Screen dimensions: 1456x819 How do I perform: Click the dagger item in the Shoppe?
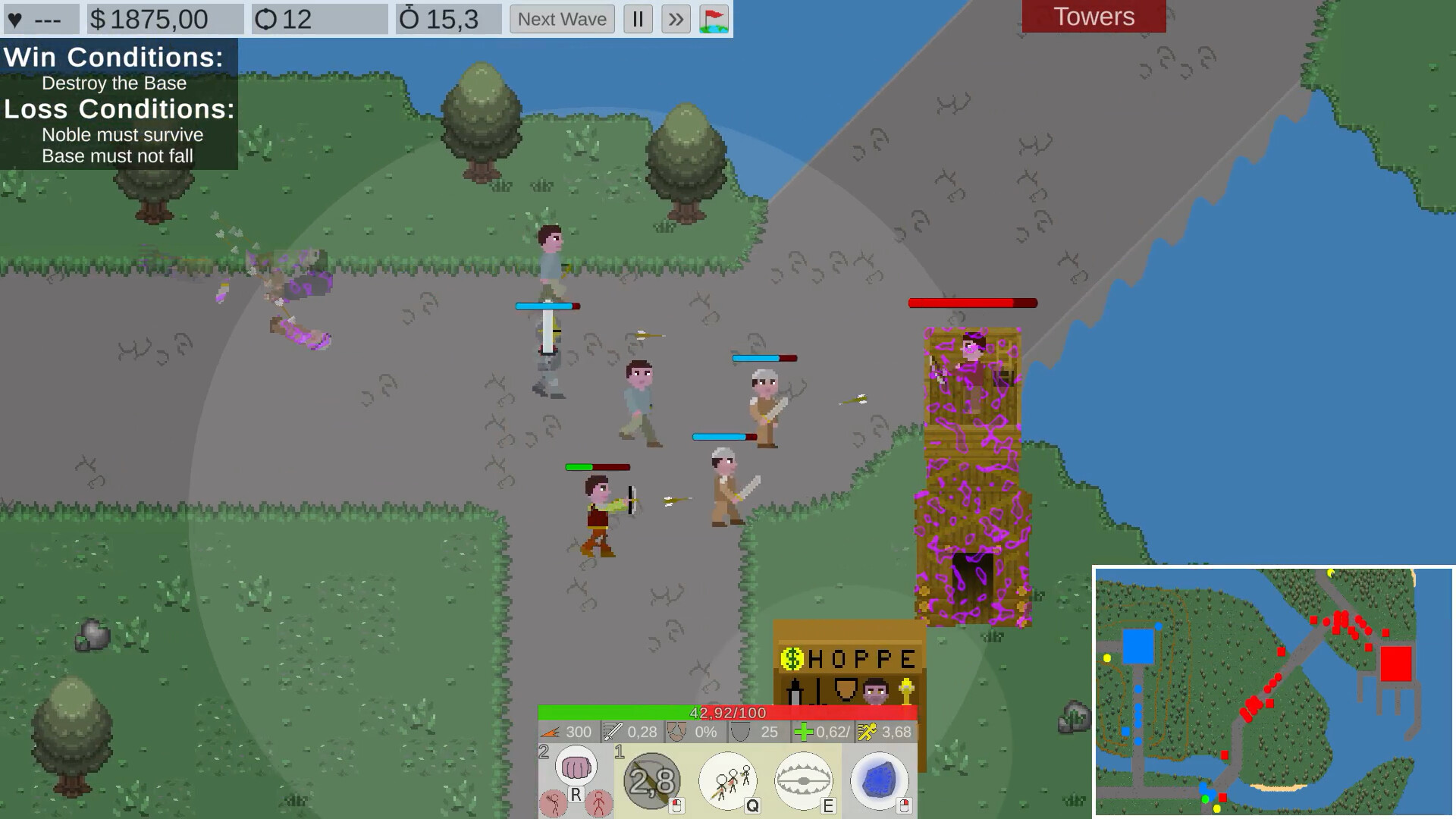click(x=794, y=692)
